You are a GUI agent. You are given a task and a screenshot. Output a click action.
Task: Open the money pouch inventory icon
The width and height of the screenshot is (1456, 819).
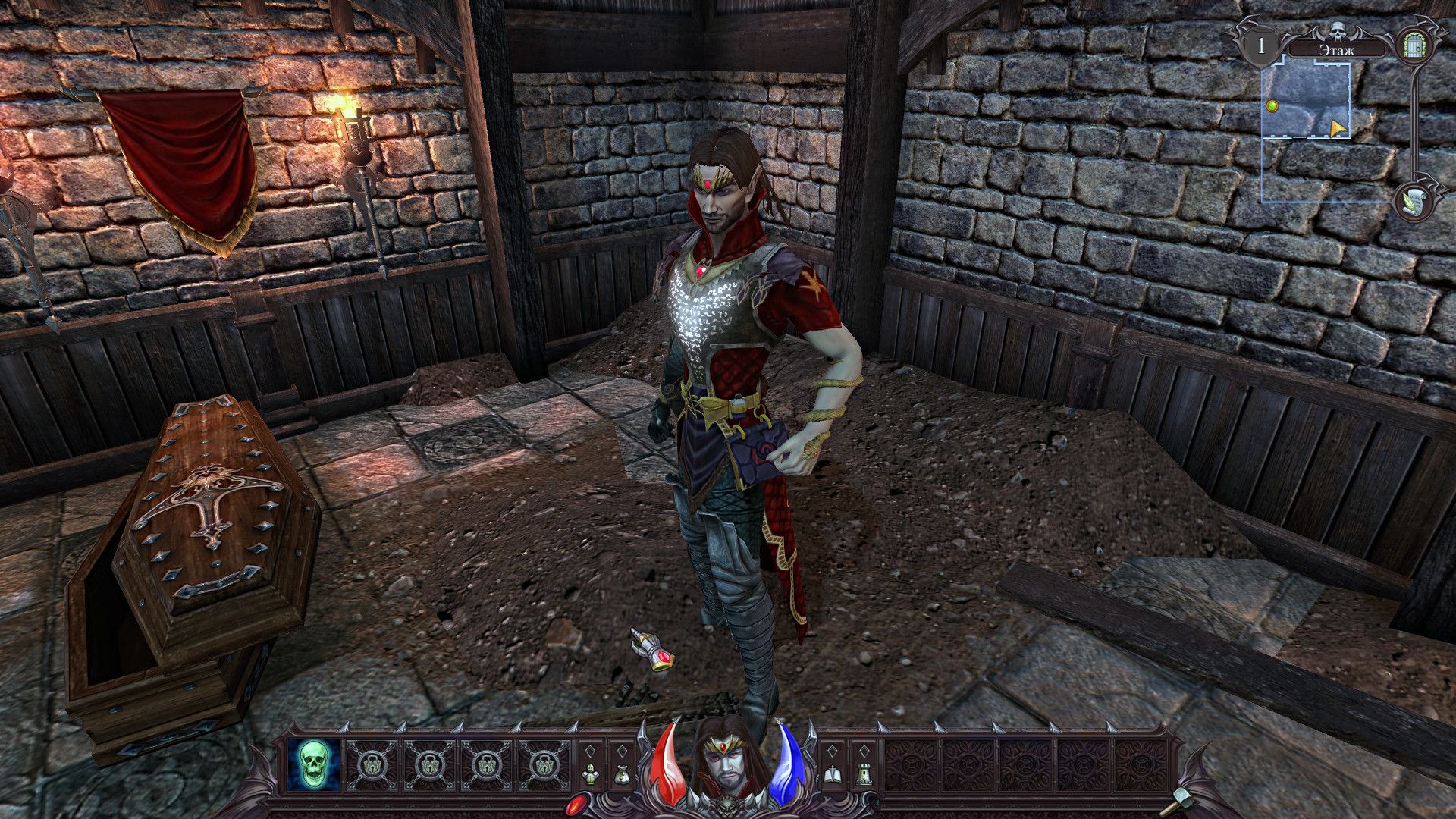click(x=622, y=774)
